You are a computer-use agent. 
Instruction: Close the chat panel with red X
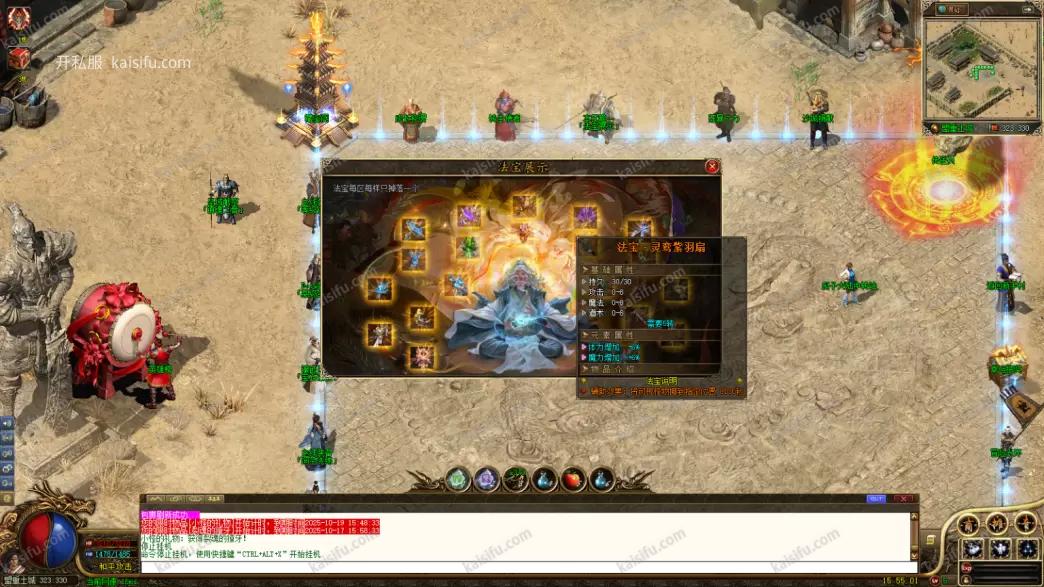point(903,498)
